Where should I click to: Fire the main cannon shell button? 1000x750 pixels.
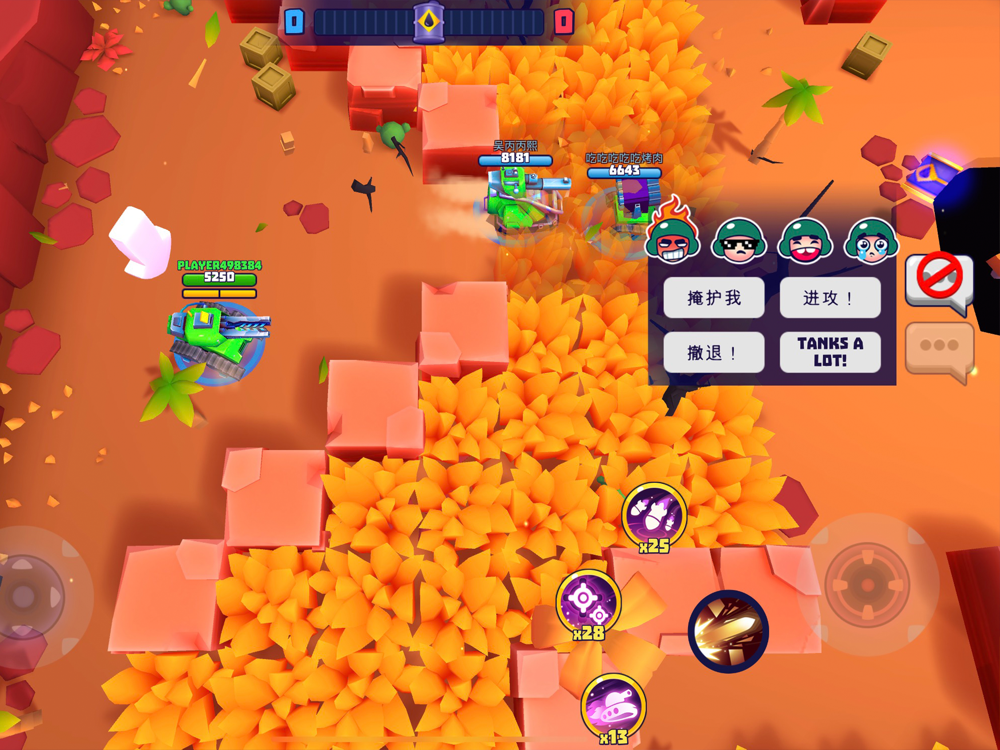[728, 631]
